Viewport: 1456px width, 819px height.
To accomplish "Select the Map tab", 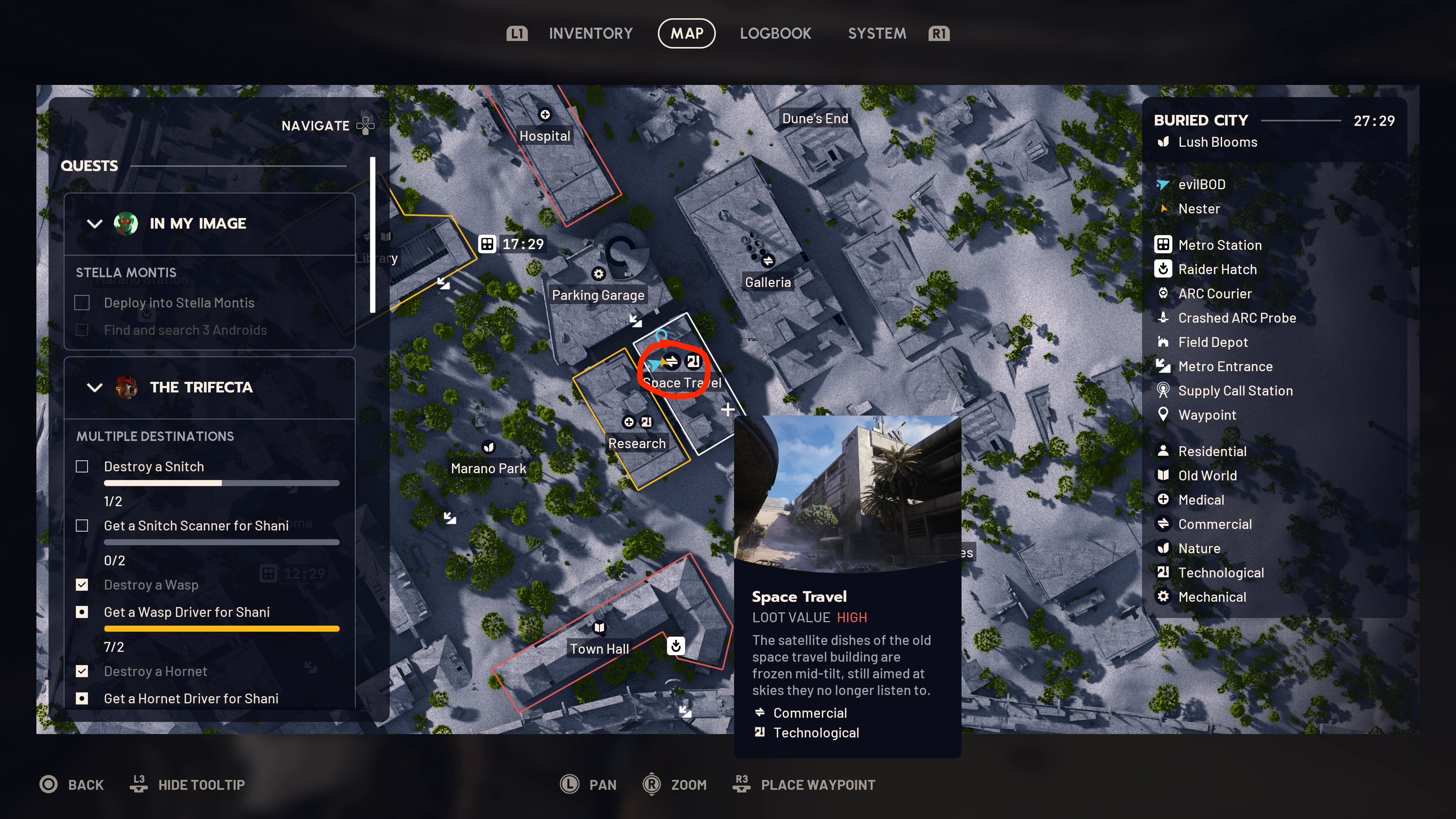I will coord(686,33).
